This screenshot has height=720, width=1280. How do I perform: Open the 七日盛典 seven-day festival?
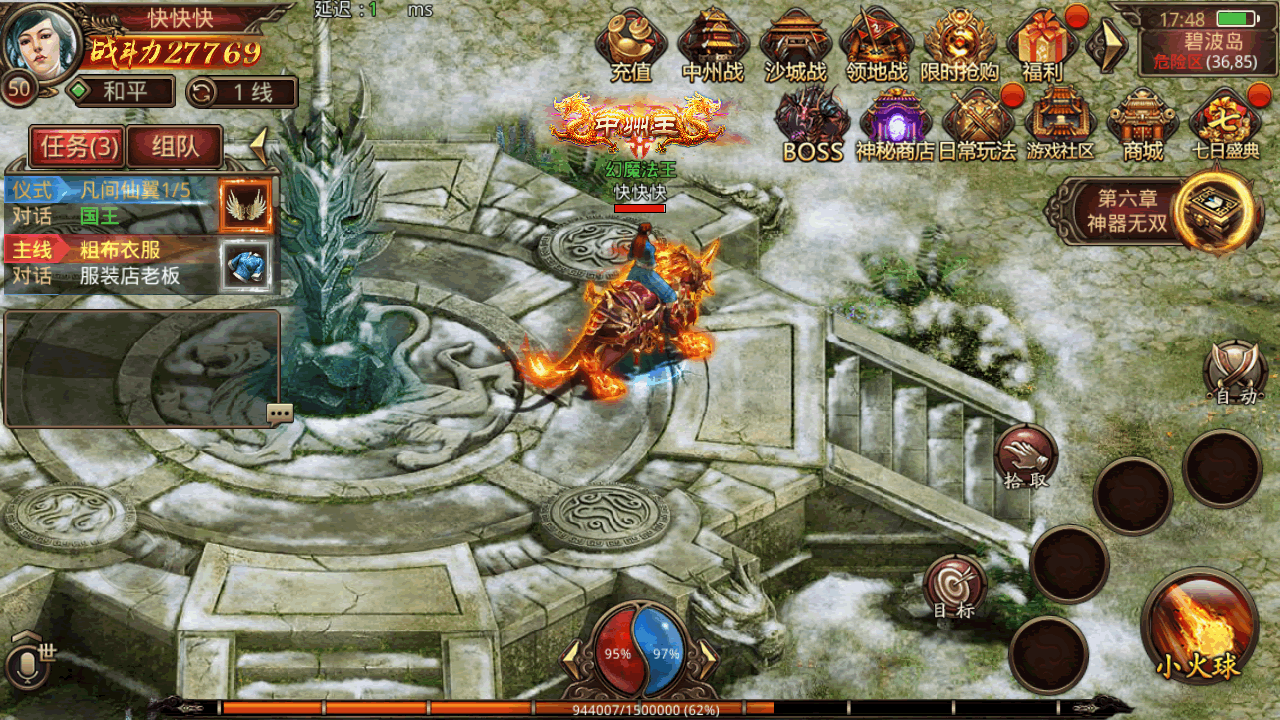pyautogui.click(x=1225, y=123)
